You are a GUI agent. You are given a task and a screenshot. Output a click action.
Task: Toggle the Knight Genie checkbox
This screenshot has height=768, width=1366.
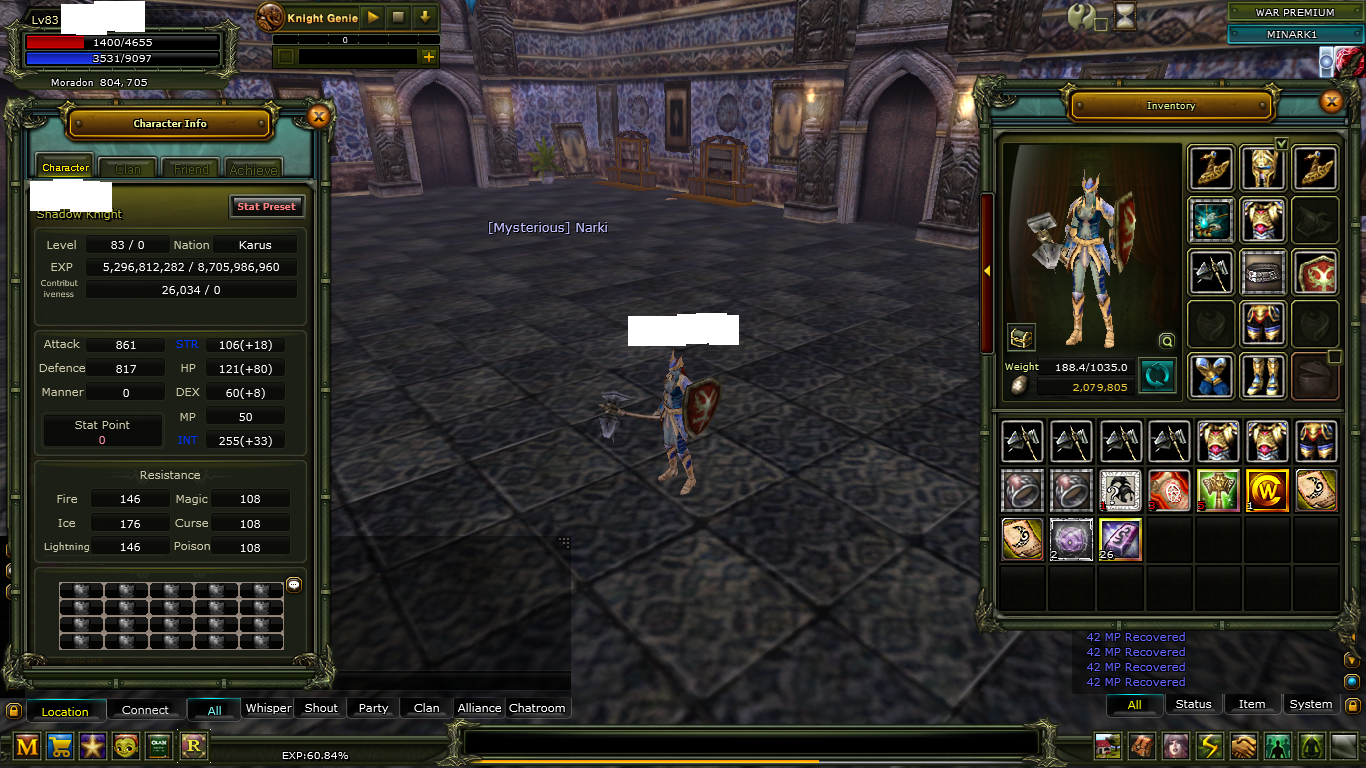tap(285, 57)
